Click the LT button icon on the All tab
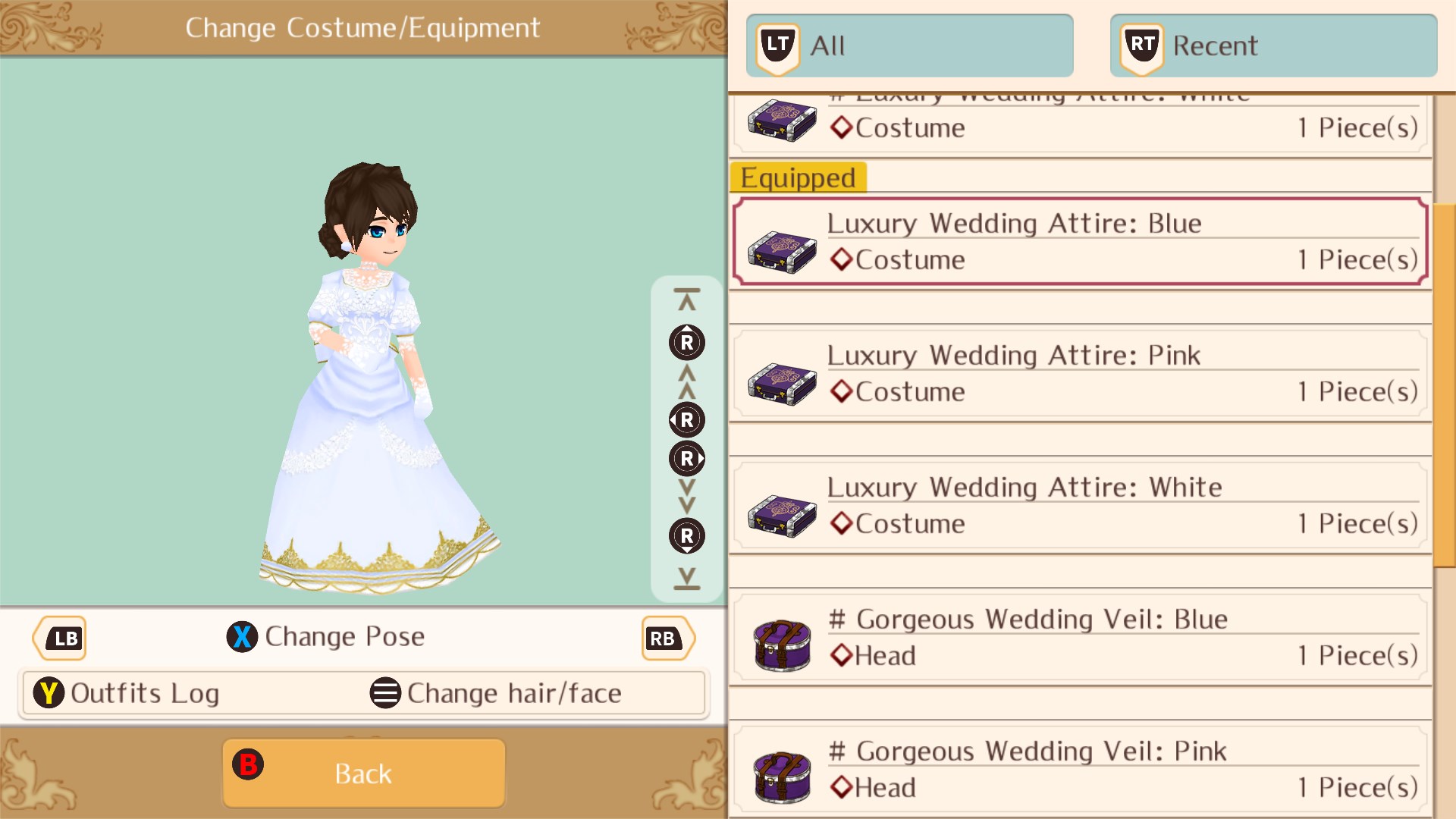 [776, 44]
